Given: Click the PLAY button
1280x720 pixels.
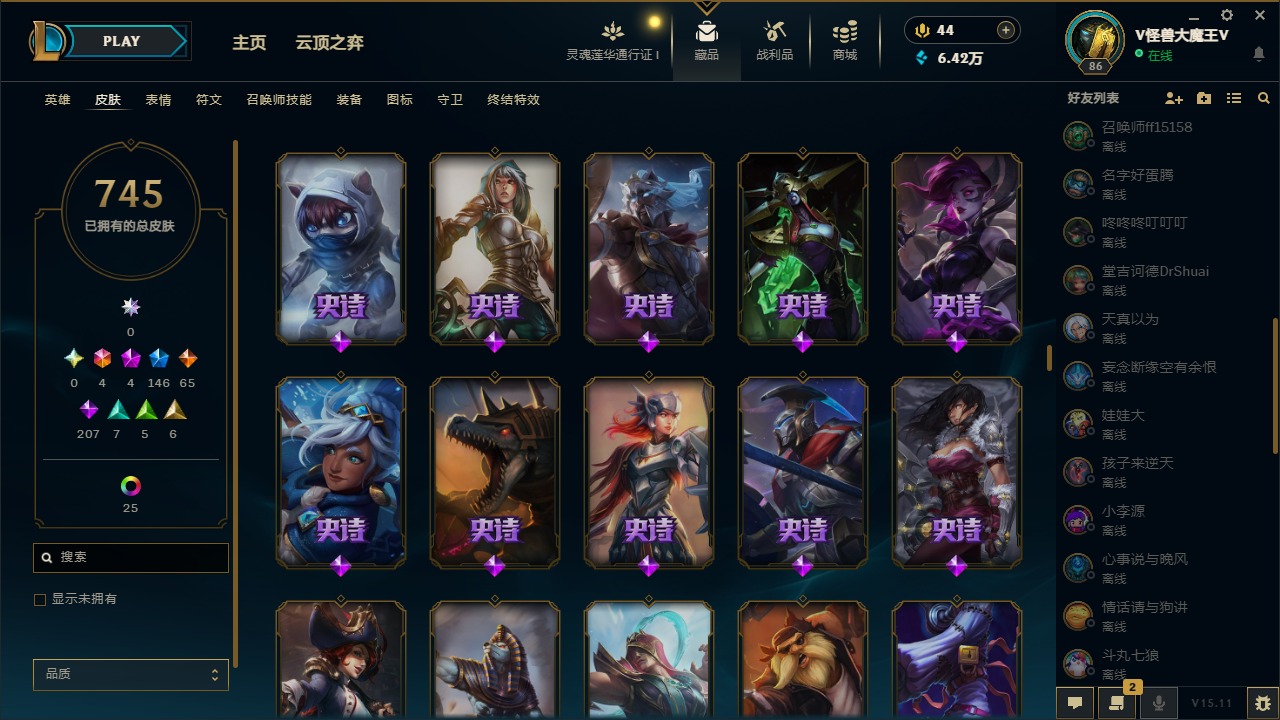Looking at the screenshot, I should coord(121,41).
